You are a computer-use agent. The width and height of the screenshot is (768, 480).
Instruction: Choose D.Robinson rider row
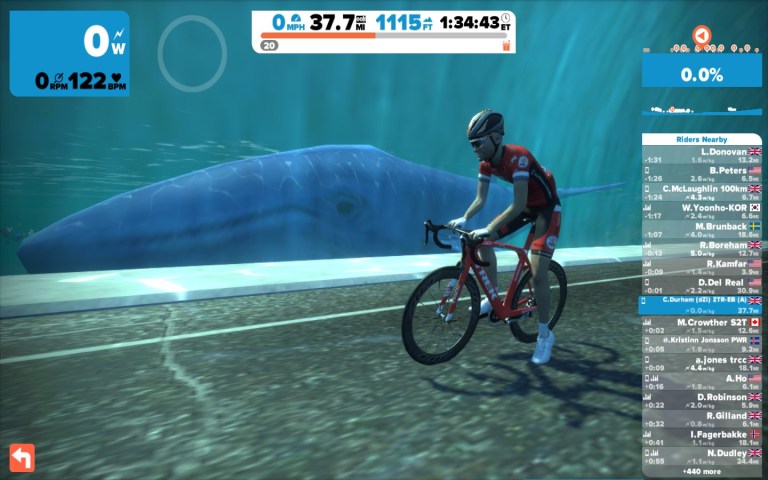click(701, 401)
